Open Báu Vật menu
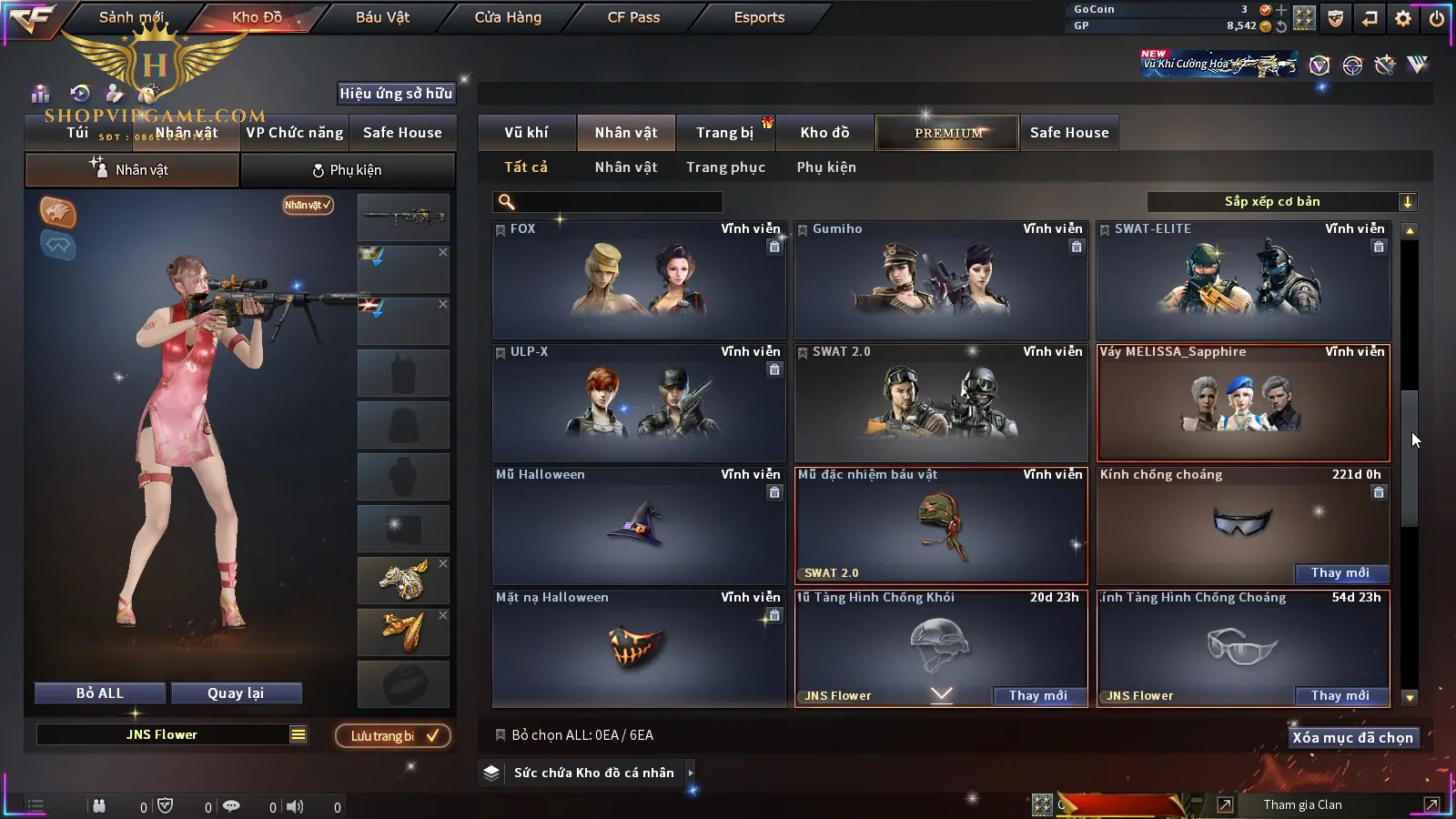Viewport: 1456px width, 819px height. tap(382, 17)
